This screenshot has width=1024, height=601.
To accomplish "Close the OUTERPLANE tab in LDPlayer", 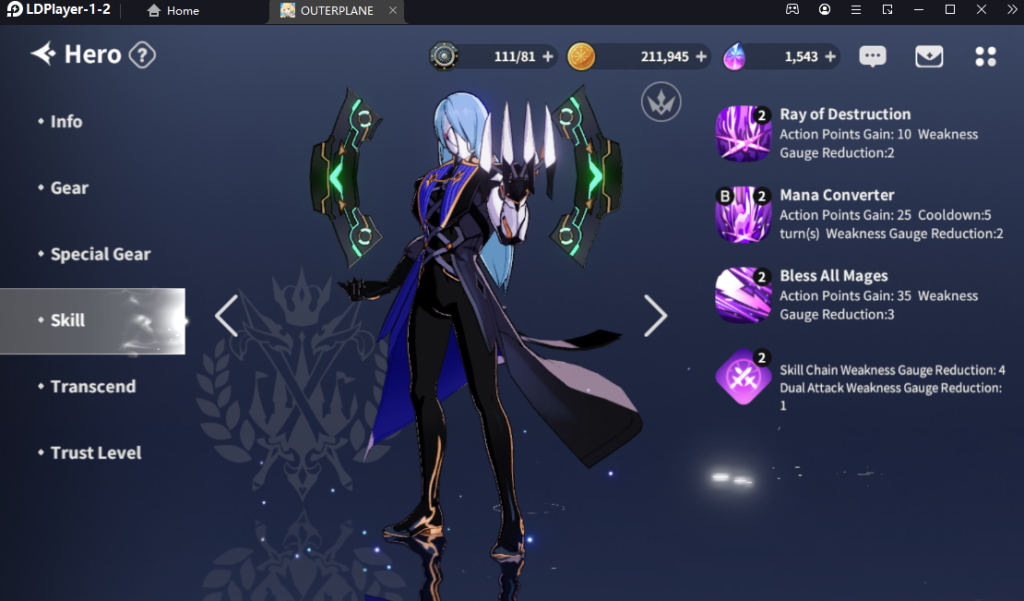I will click(x=393, y=10).
